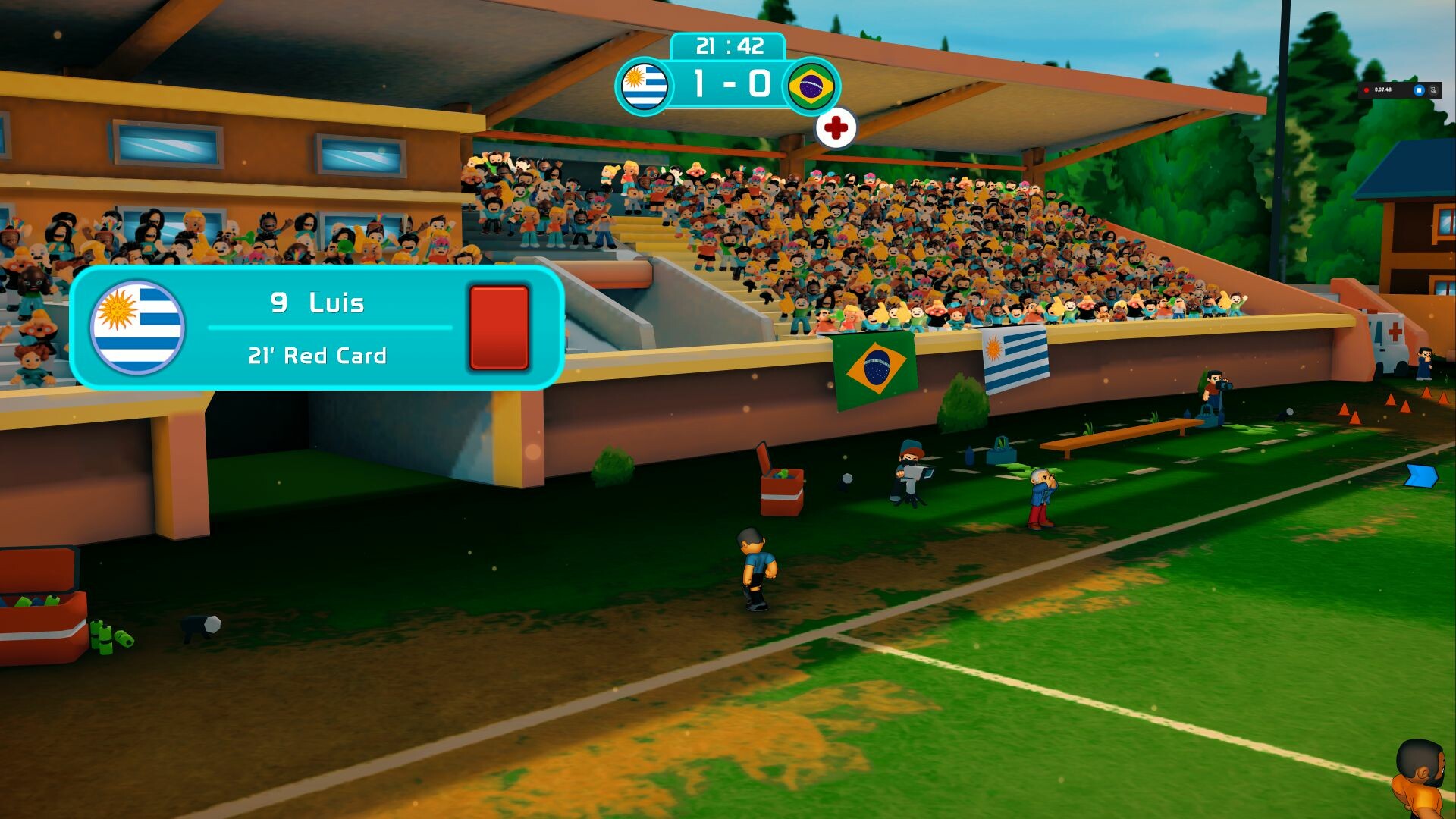
Task: Open the camera options in the recording widget
Action: pyautogui.click(x=1434, y=90)
